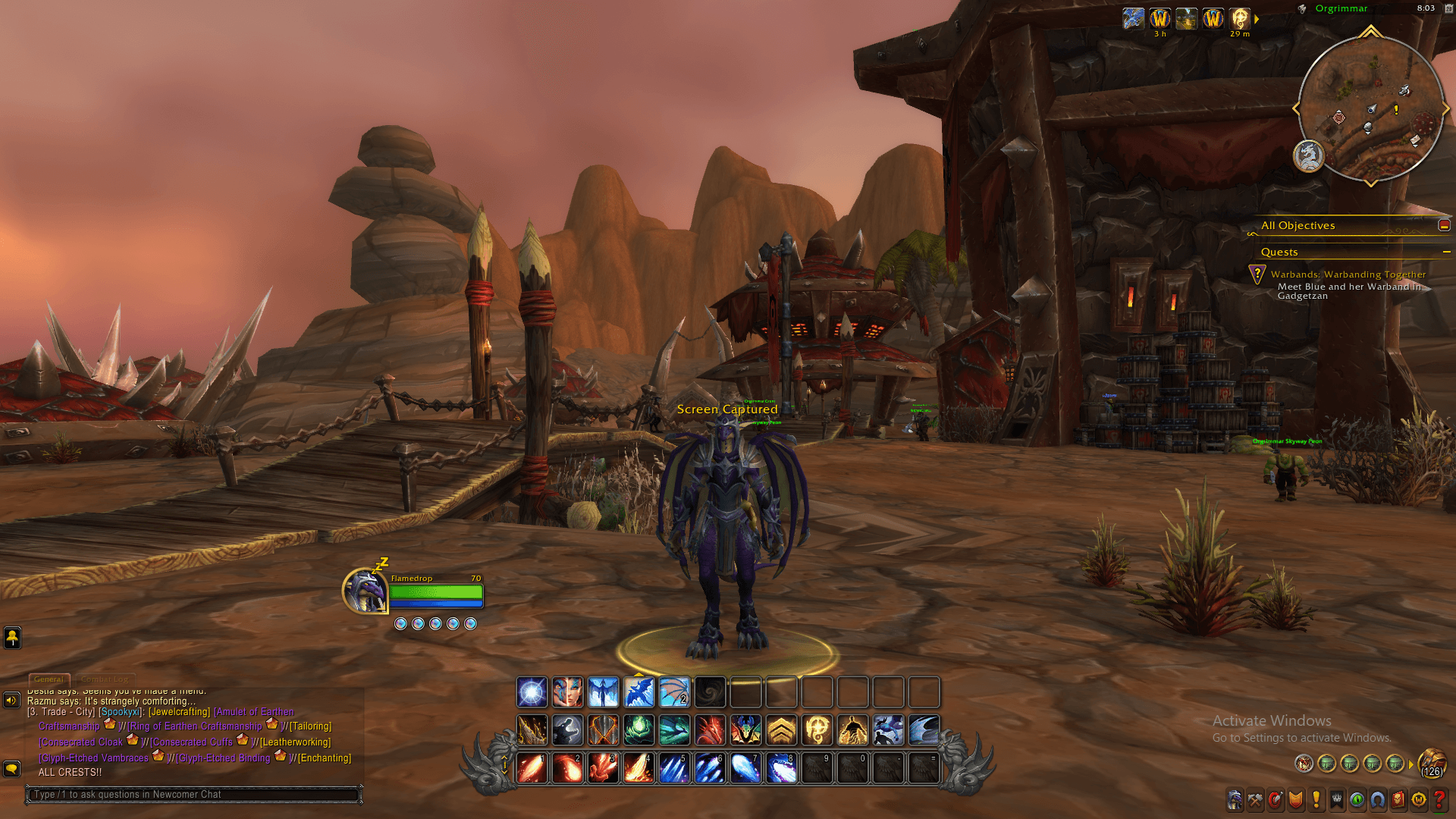Click the dragon portrait button on the minimap
Image resolution: width=1456 pixels, height=819 pixels.
pyautogui.click(x=1308, y=157)
